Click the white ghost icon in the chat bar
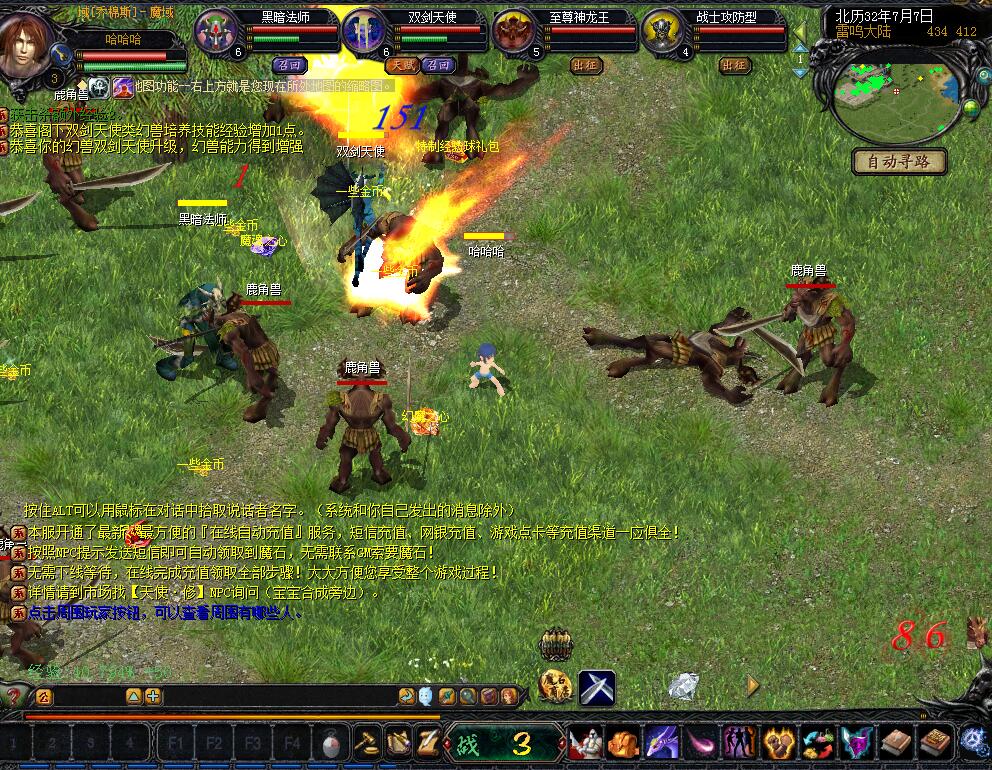The width and height of the screenshot is (992, 770). (x=426, y=696)
